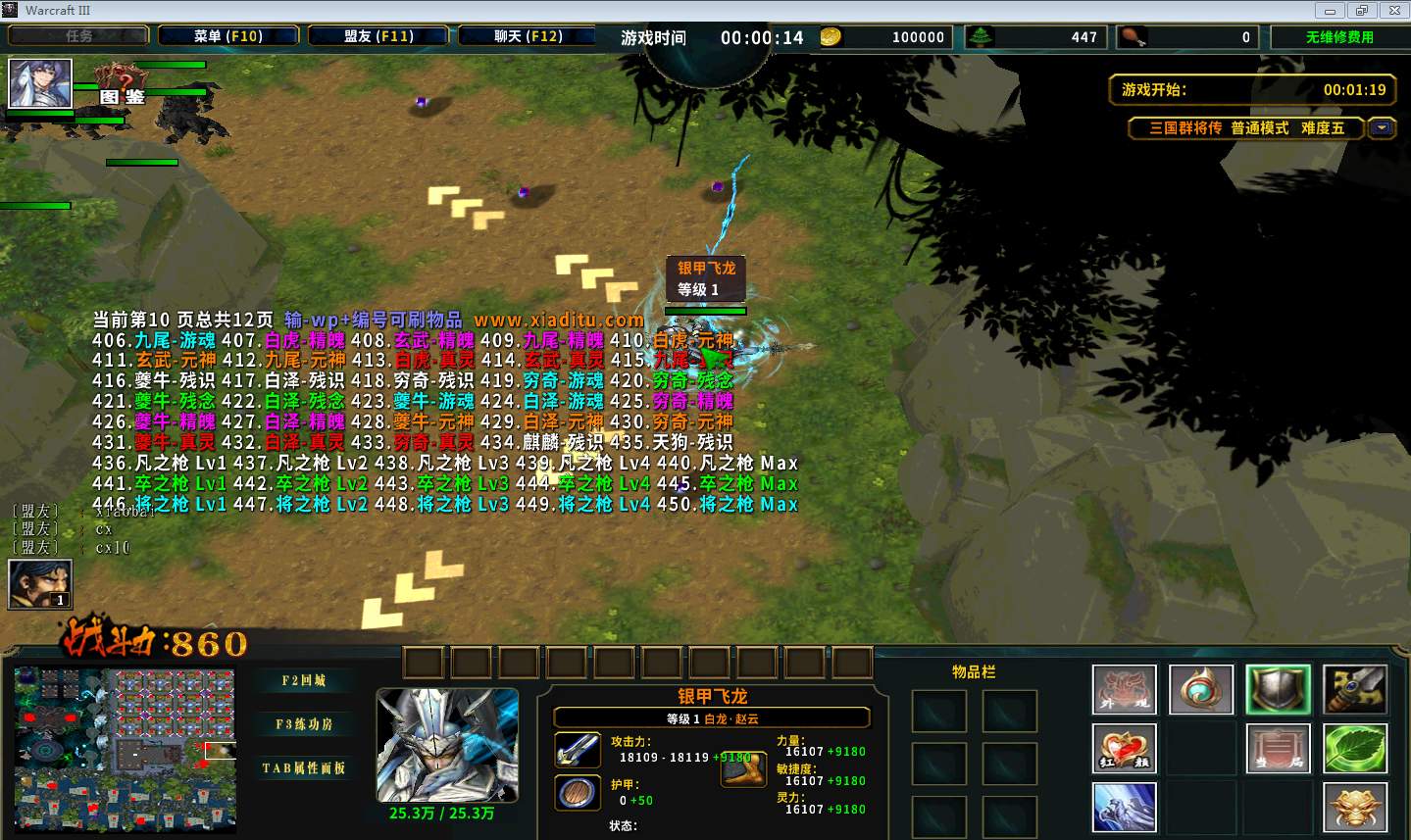Toggle the green-bordered shield ability
The image size is (1411, 840).
1278,690
